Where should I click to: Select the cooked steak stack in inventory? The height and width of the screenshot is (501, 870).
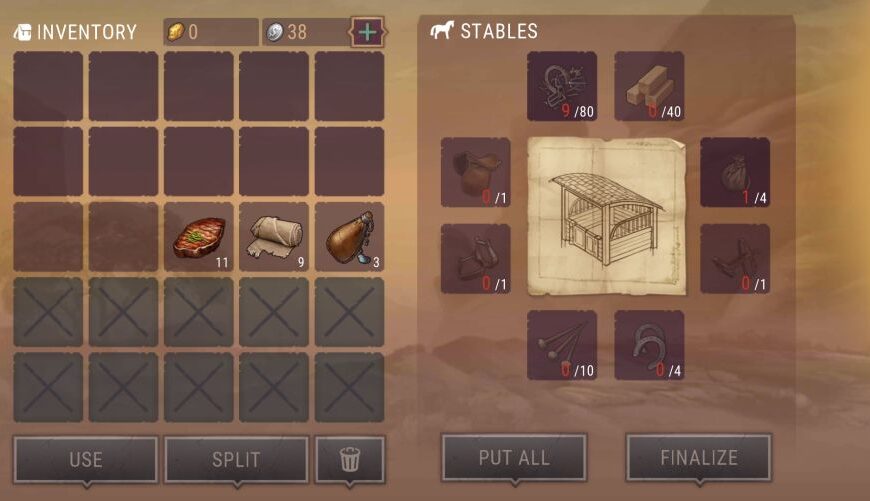tap(198, 237)
